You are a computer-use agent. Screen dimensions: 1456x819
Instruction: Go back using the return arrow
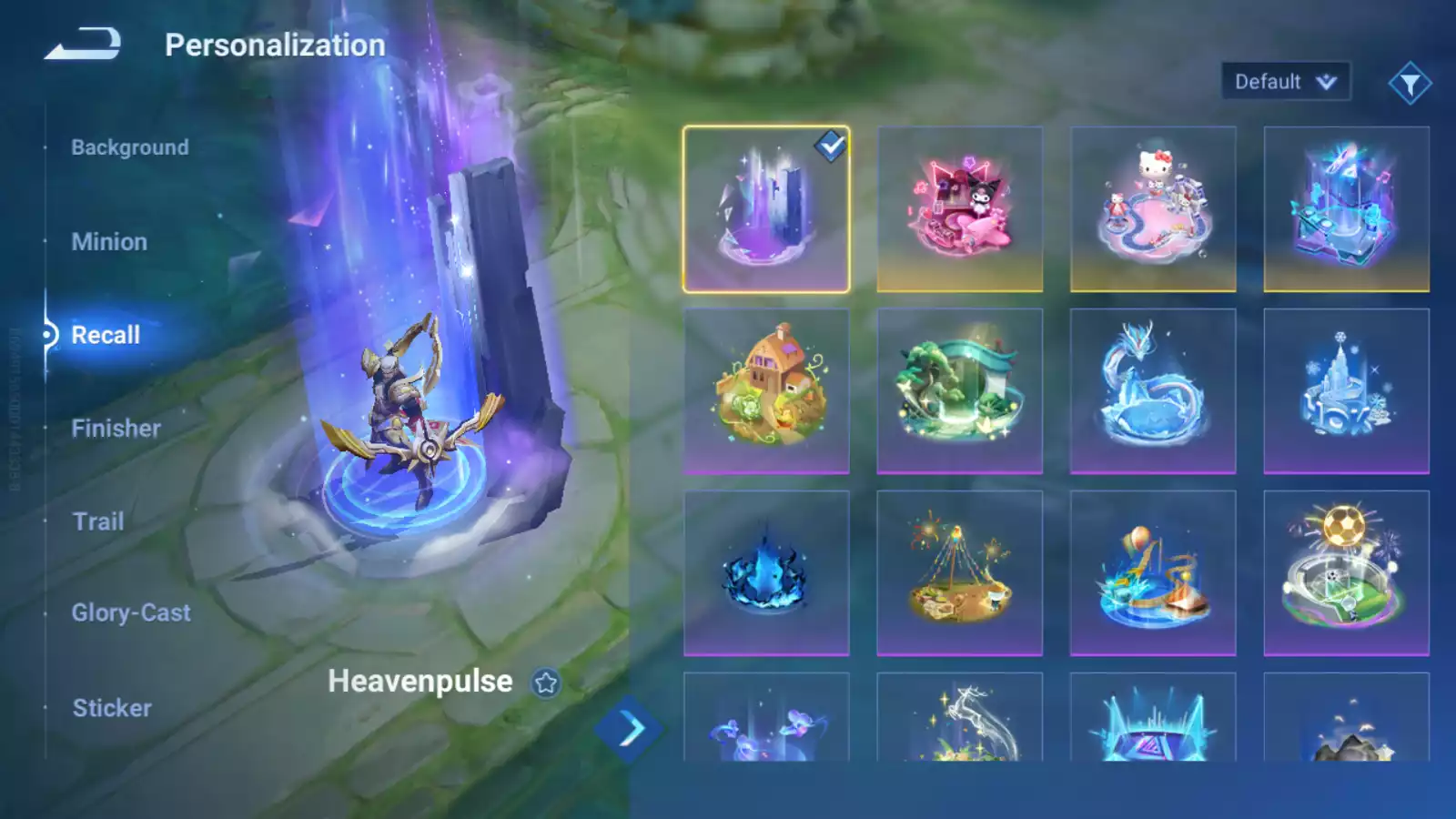pyautogui.click(x=83, y=44)
